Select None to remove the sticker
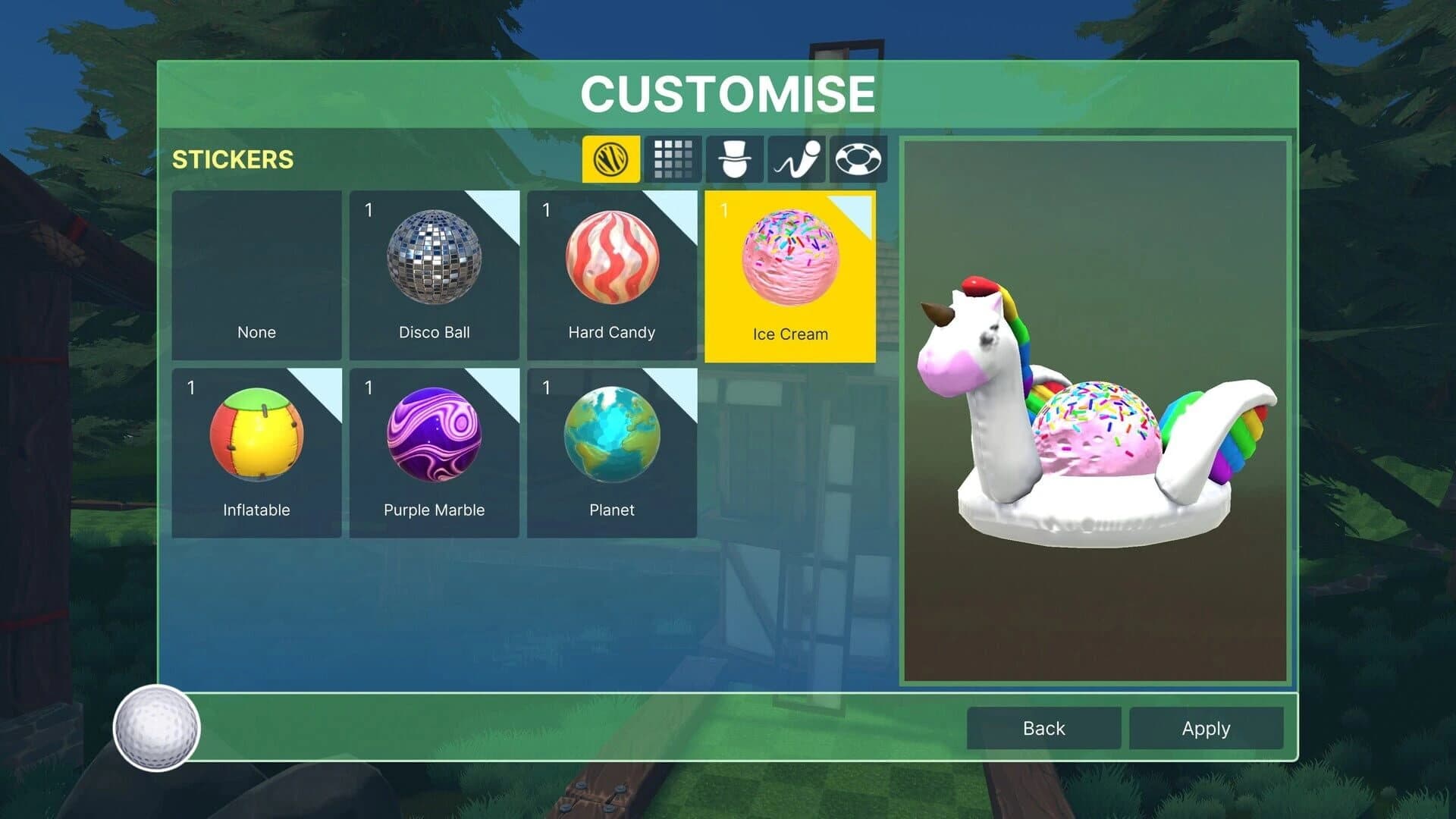1456x819 pixels. click(256, 273)
